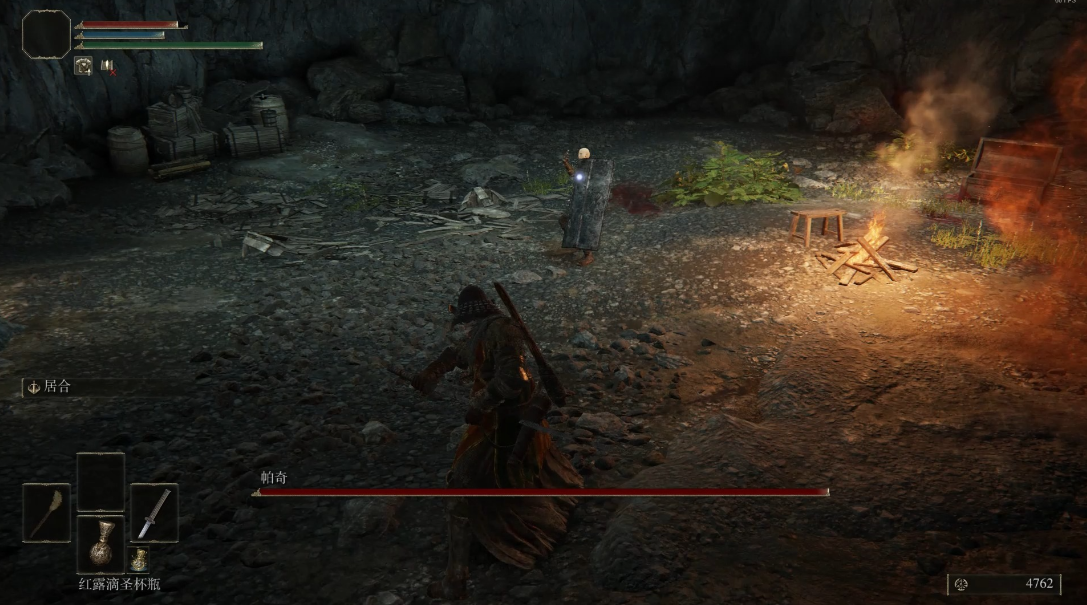Select the staff in the left-hand weapon slot
The image size is (1087, 605).
click(46, 513)
